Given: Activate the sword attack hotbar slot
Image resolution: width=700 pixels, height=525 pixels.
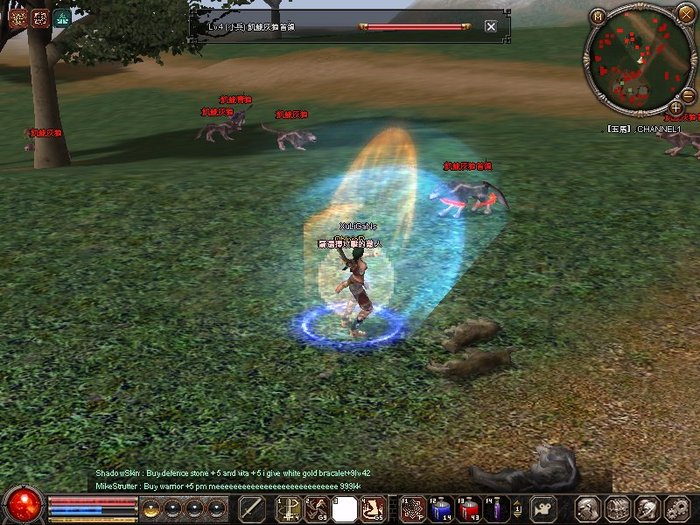Looking at the screenshot, I should pyautogui.click(x=252, y=508).
